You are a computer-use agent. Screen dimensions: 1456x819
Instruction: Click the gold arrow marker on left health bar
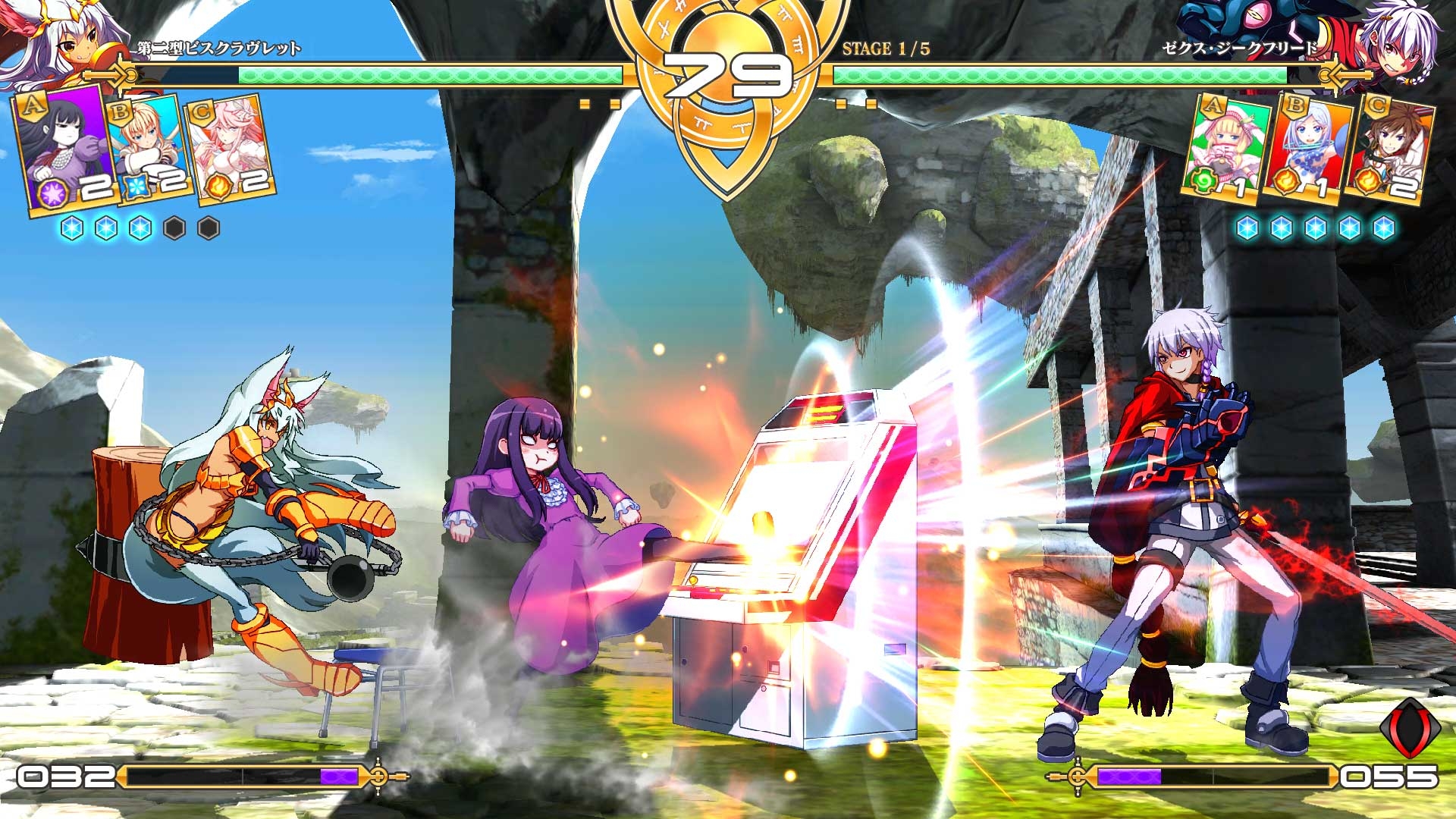[x=110, y=76]
